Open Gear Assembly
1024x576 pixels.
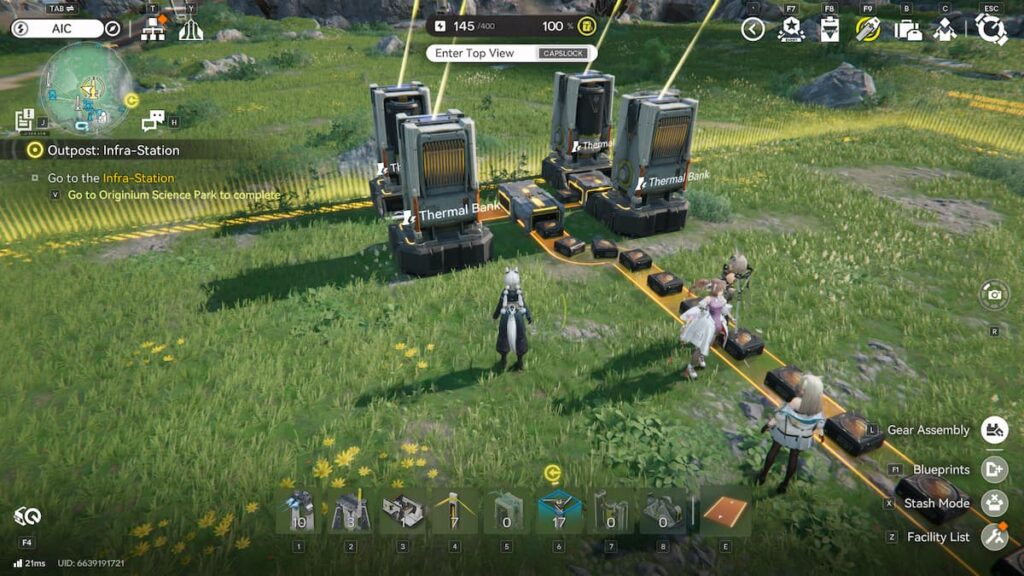point(993,430)
